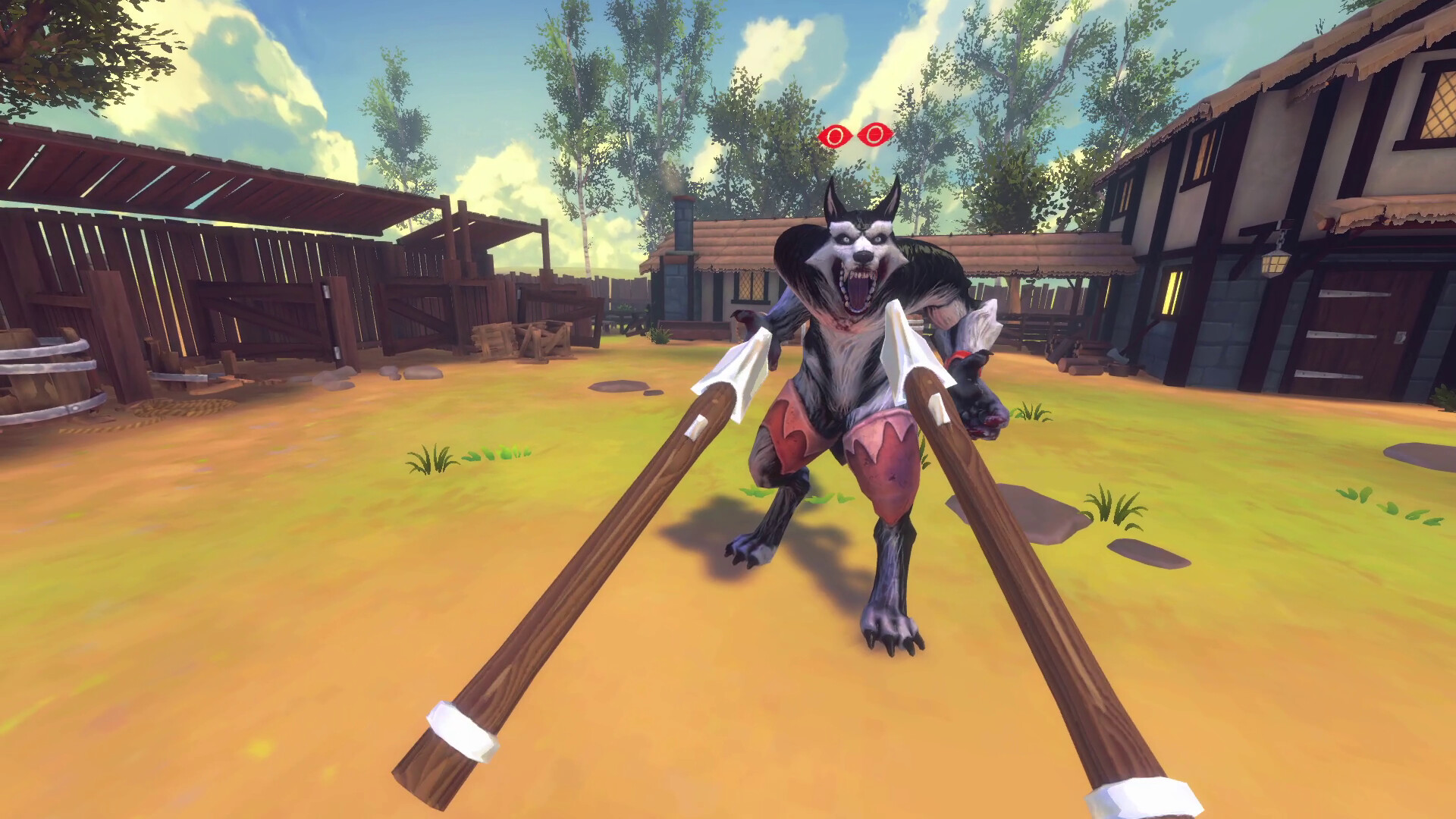Click the lantern on the stone house

point(1276,264)
